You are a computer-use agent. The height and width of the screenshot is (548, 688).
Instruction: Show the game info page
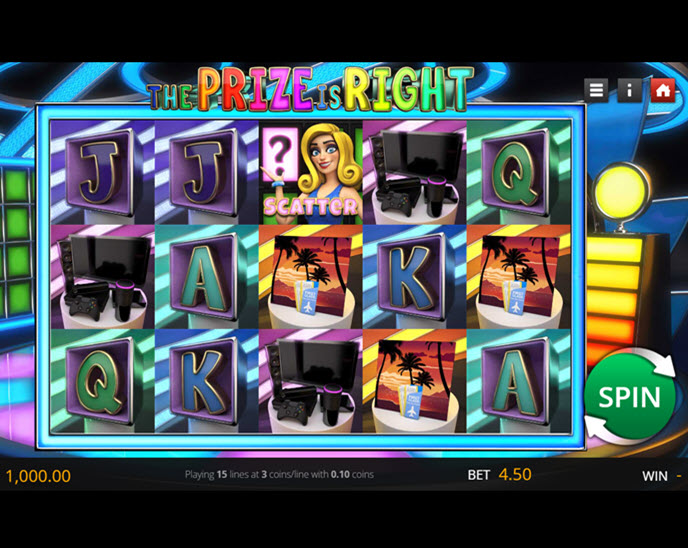click(629, 90)
